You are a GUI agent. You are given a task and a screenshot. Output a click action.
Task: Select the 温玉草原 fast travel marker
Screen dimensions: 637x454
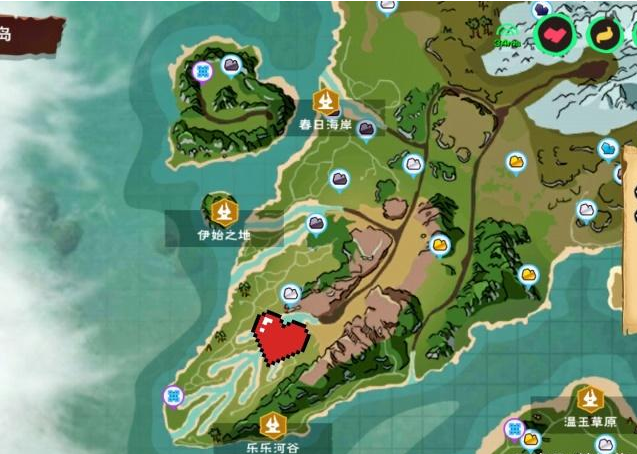(x=590, y=400)
